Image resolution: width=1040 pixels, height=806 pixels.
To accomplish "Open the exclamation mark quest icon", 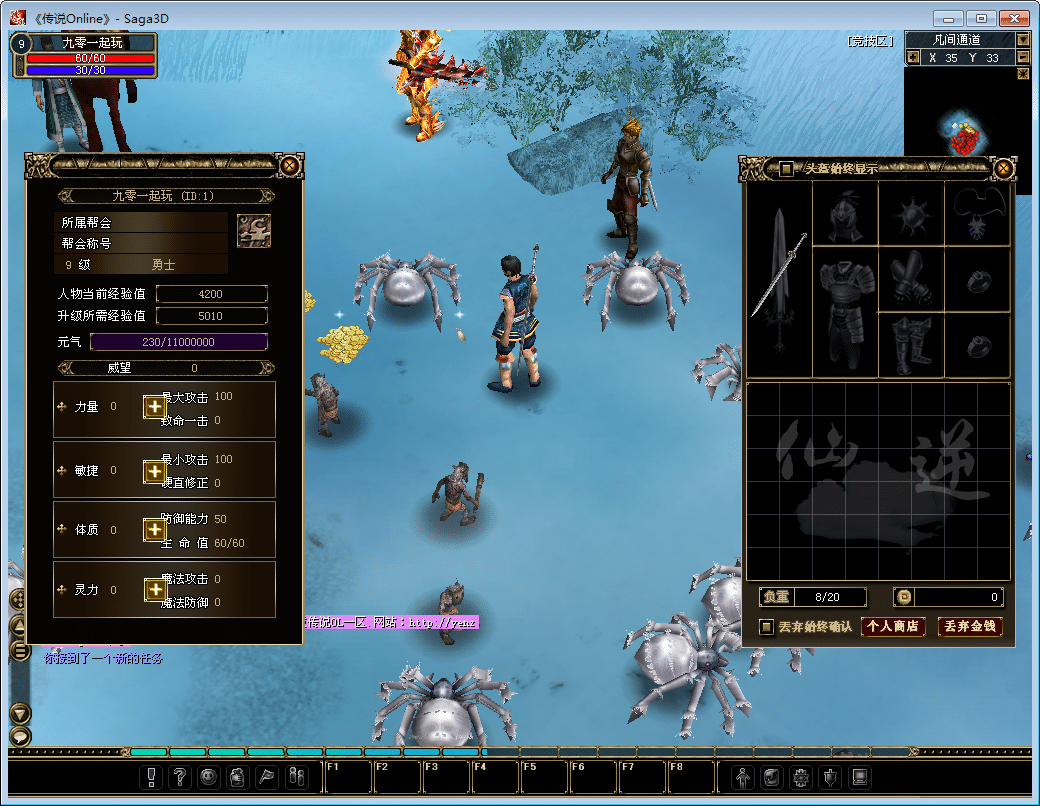I will [151, 776].
